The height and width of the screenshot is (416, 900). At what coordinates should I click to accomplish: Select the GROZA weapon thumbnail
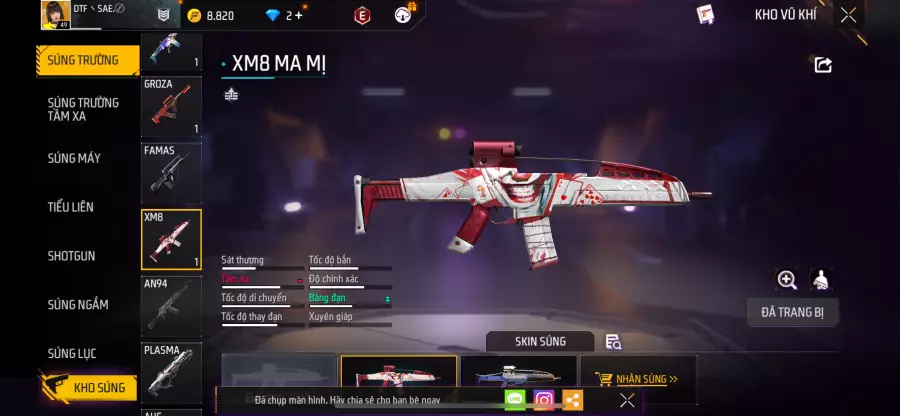point(171,107)
